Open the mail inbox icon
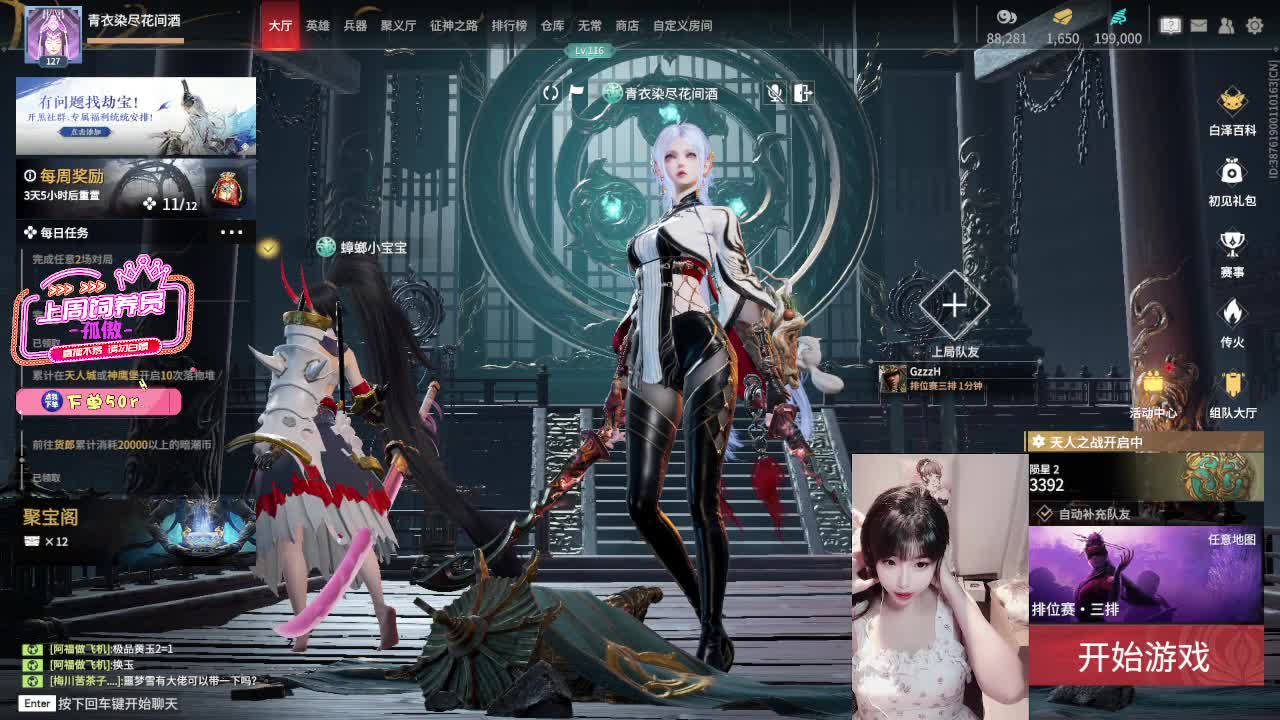 point(1198,24)
